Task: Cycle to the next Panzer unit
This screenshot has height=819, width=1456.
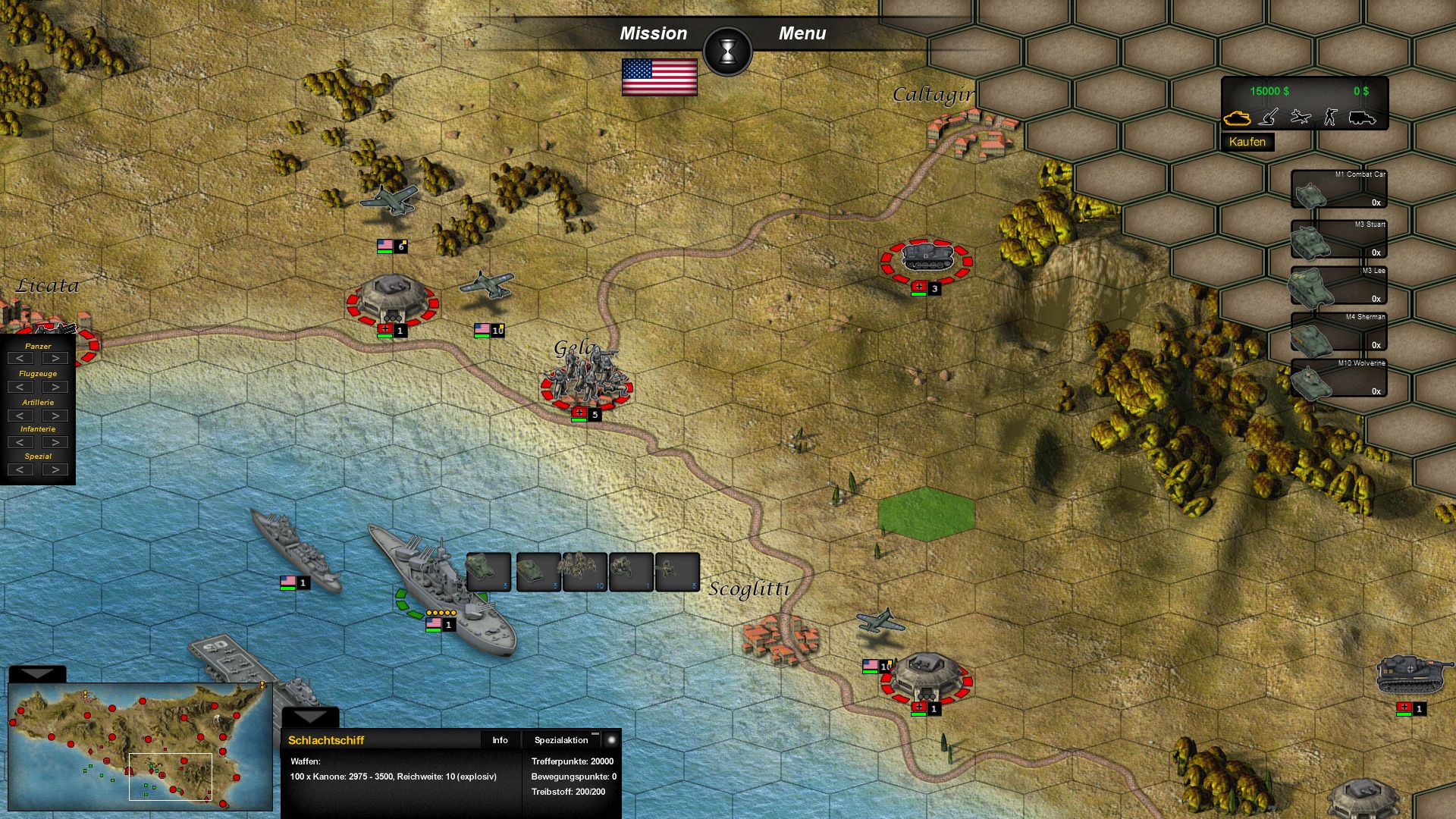Action: (x=55, y=358)
